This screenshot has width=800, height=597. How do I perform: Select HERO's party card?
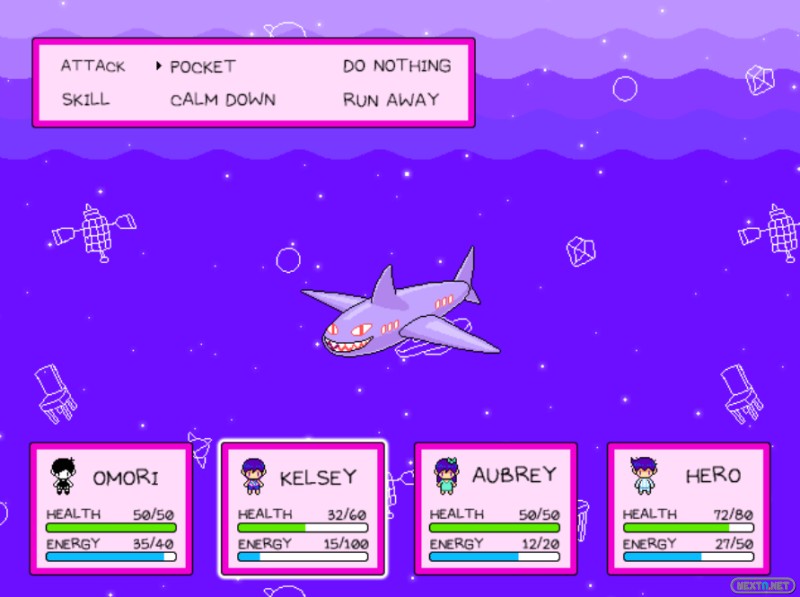coord(688,509)
